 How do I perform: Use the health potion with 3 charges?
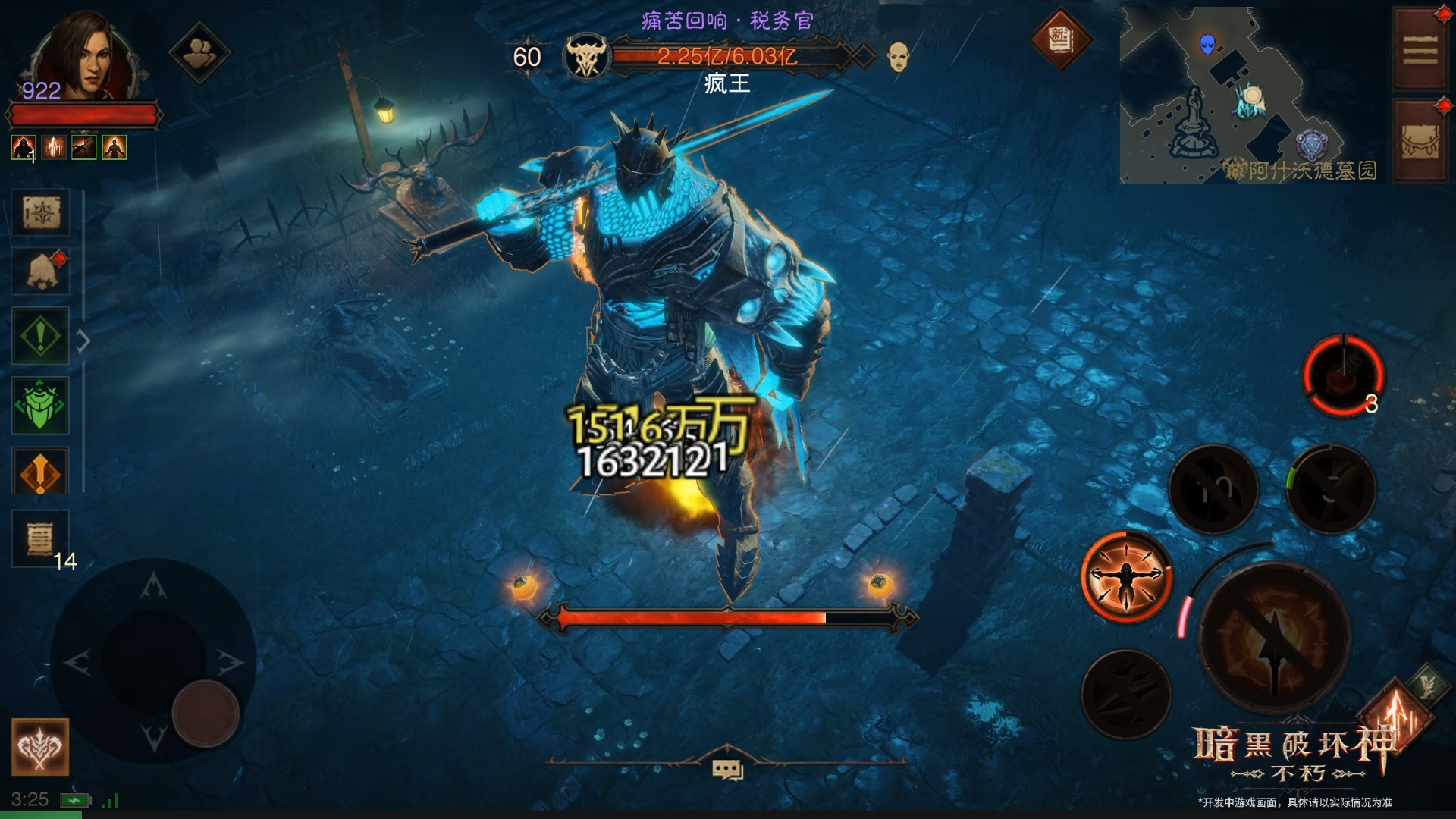pyautogui.click(x=1343, y=376)
